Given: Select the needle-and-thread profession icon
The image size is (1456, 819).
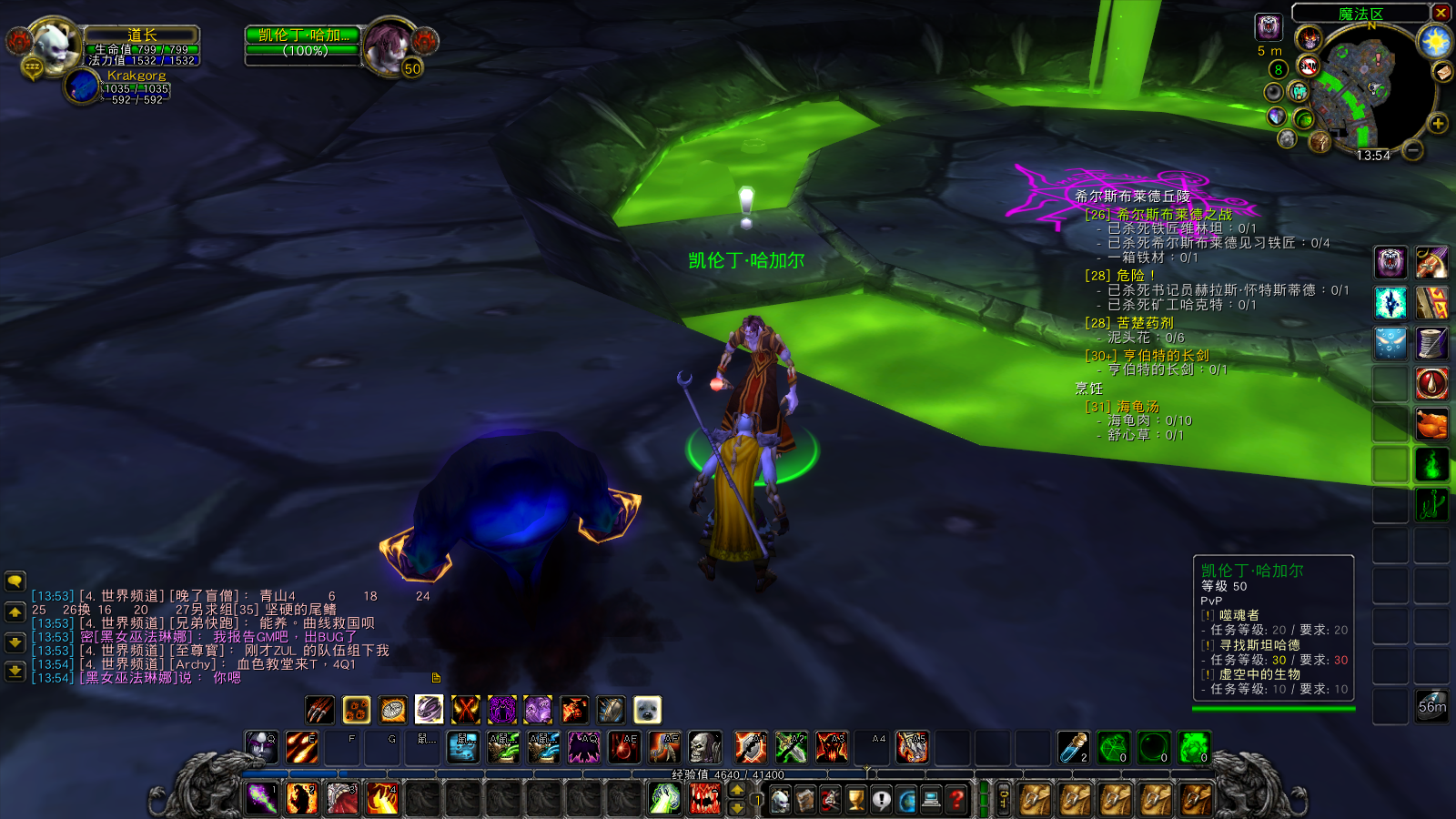Looking at the screenshot, I should pos(1430,343).
